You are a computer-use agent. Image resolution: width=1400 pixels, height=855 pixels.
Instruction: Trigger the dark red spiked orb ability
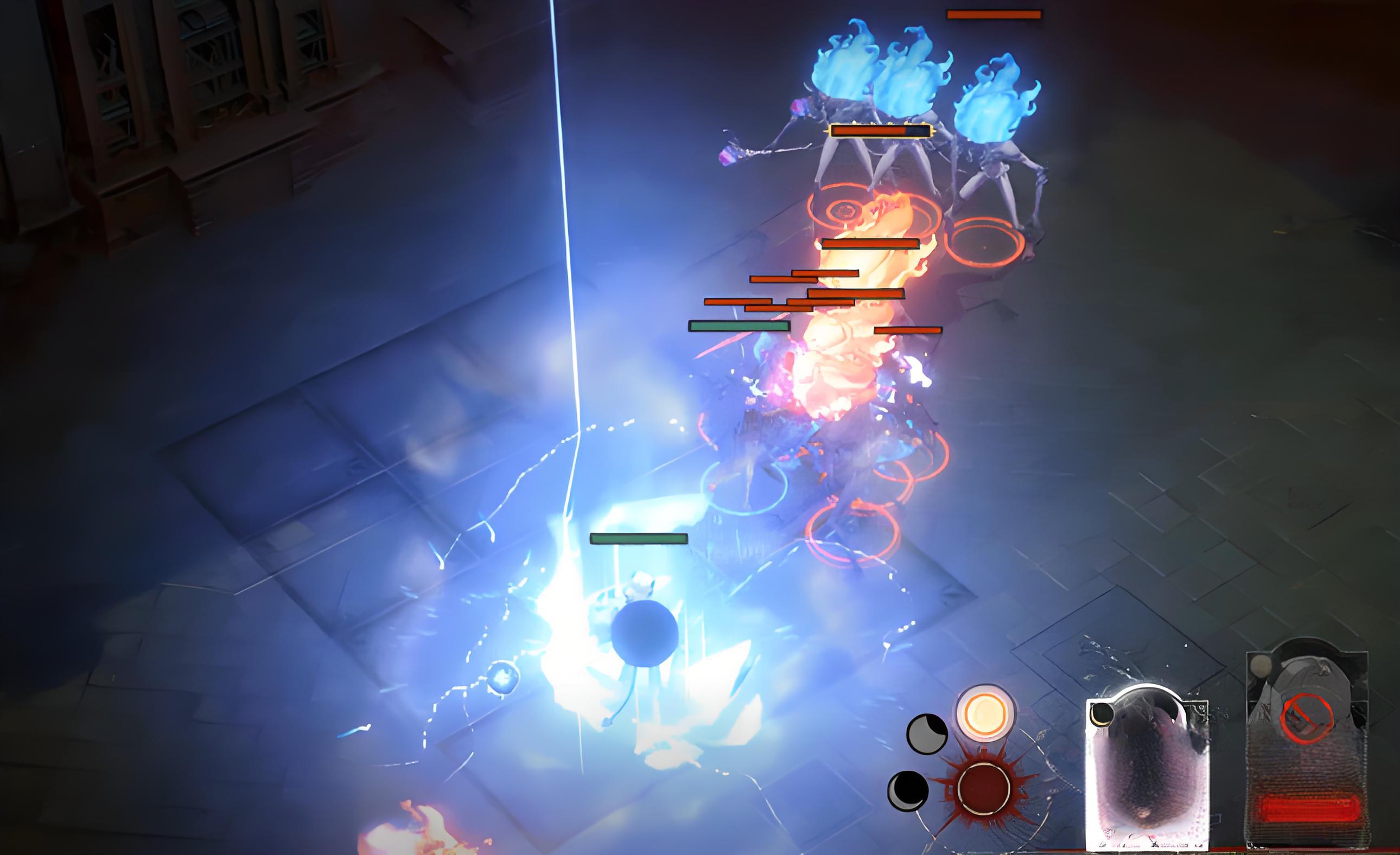coord(983,789)
